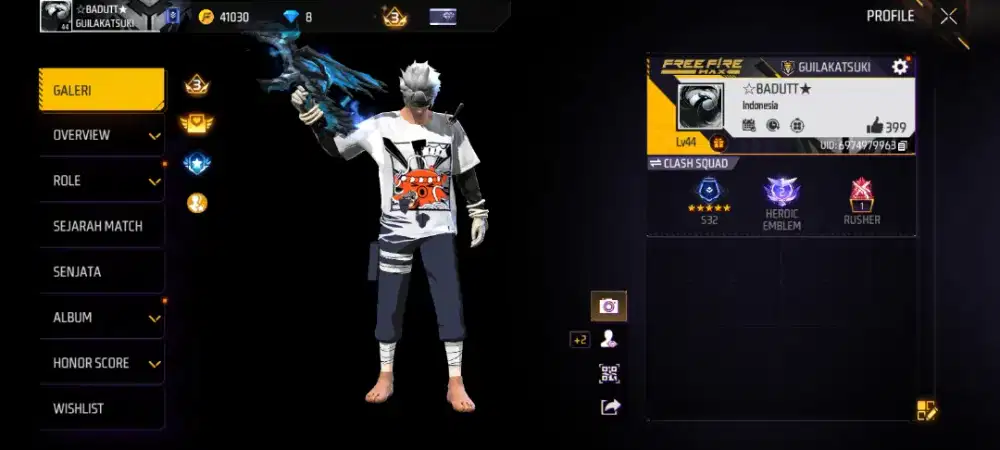Viewport: 1000px width, 450px height.
Task: Share the profile with arrow icon
Action: pos(610,406)
